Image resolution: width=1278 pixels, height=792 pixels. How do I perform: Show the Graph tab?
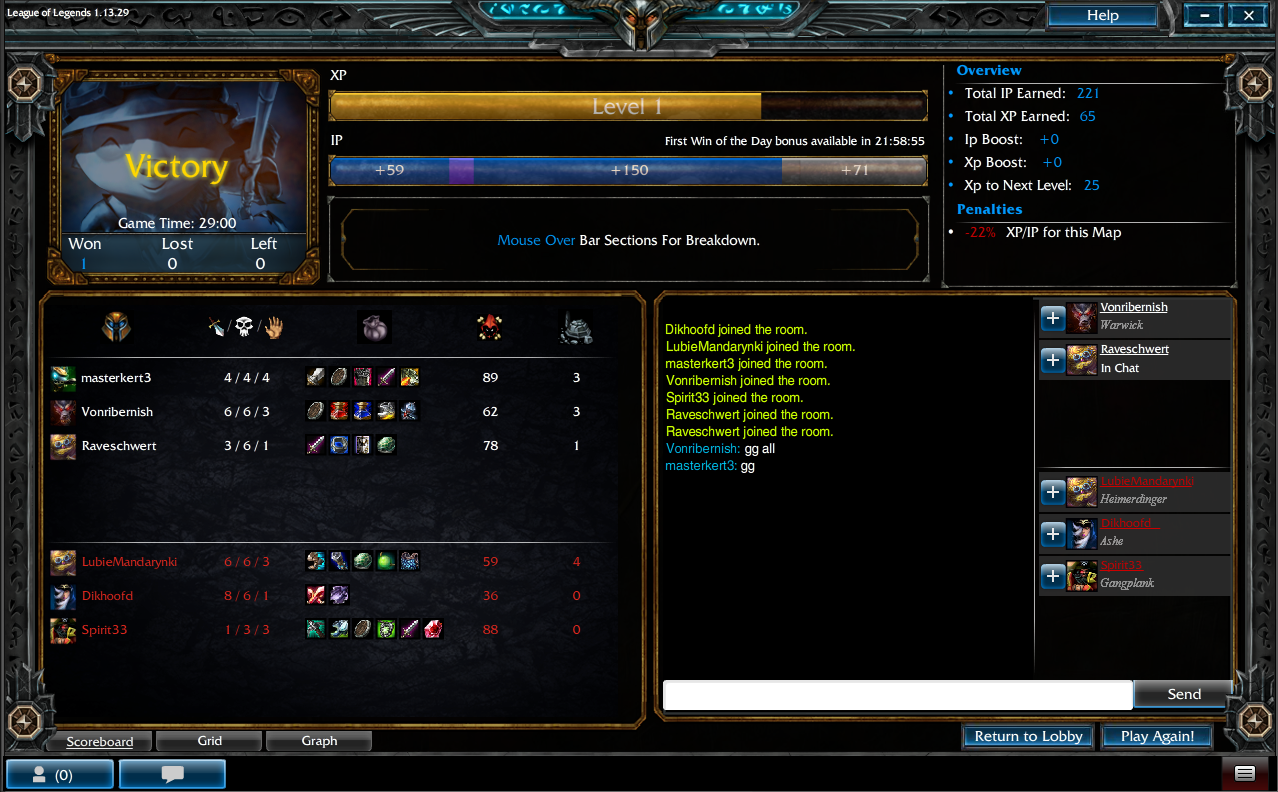(319, 741)
